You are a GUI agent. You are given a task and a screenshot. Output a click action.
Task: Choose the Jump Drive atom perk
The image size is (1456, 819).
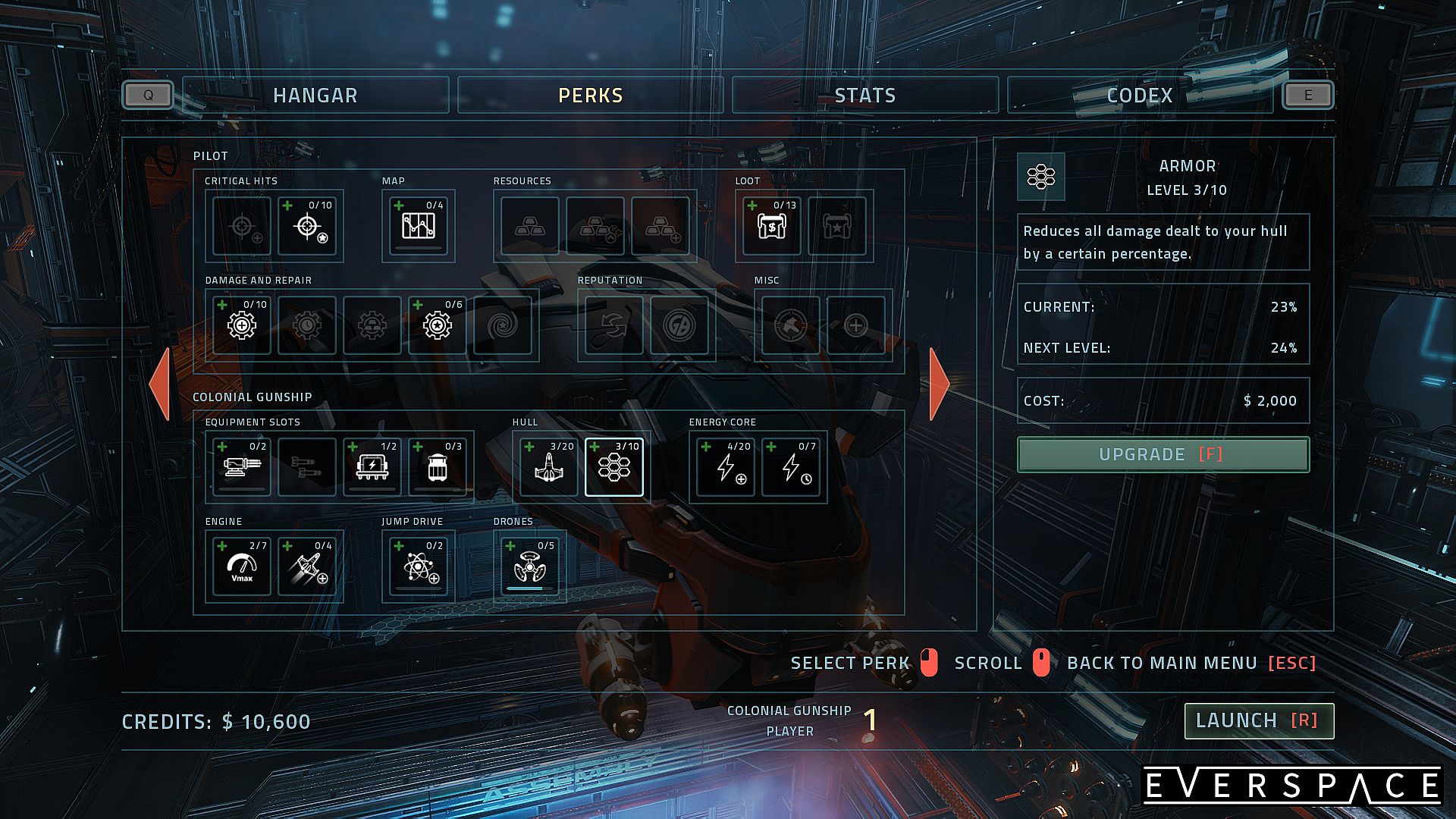click(x=418, y=566)
